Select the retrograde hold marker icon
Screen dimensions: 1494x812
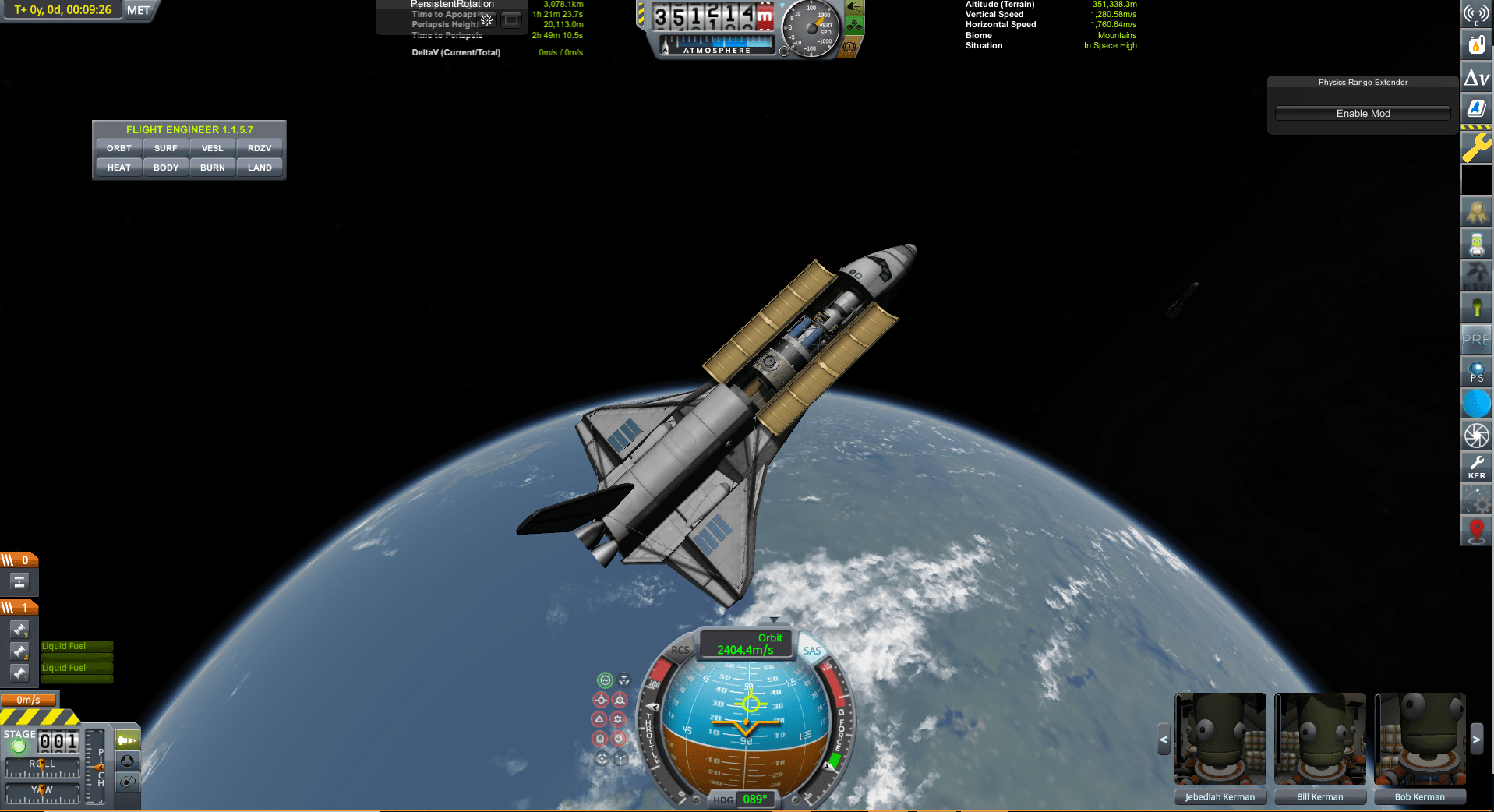620,700
